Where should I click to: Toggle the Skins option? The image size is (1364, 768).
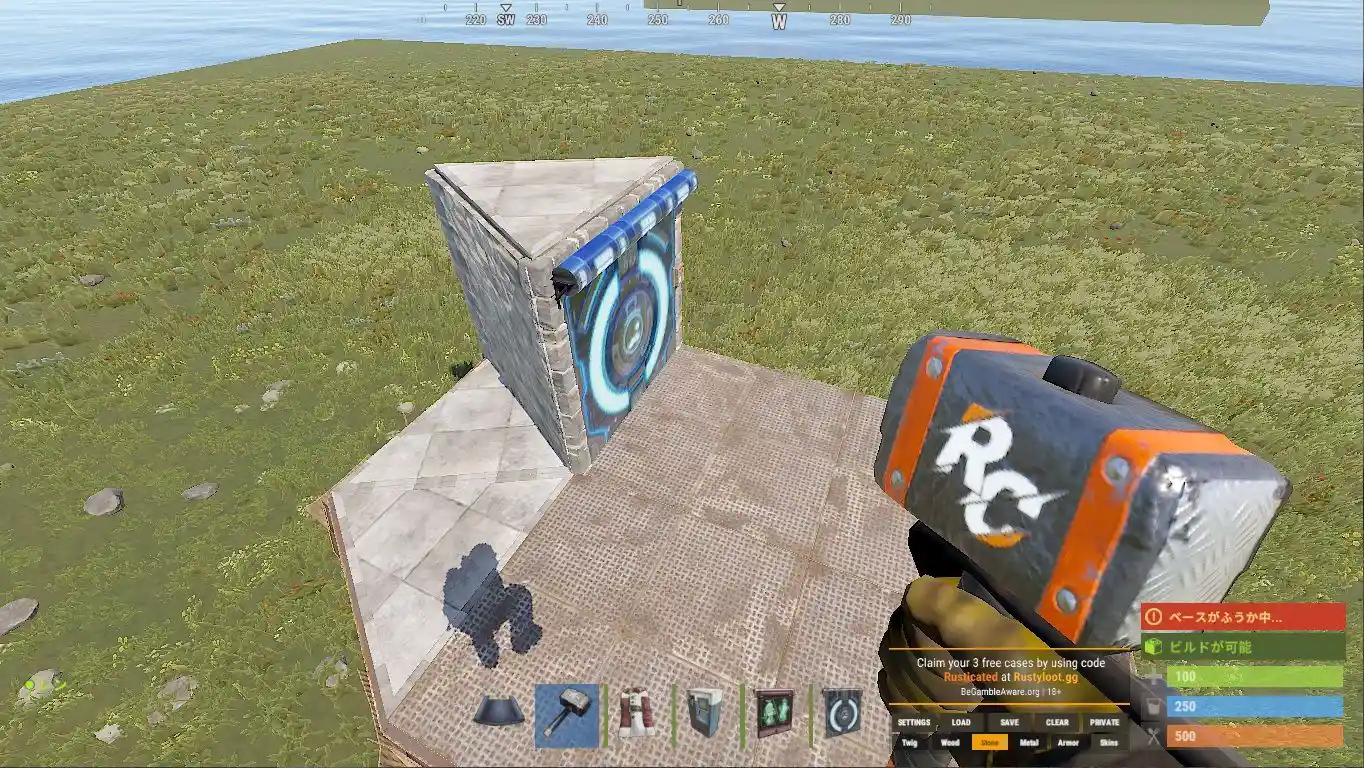[x=1108, y=742]
